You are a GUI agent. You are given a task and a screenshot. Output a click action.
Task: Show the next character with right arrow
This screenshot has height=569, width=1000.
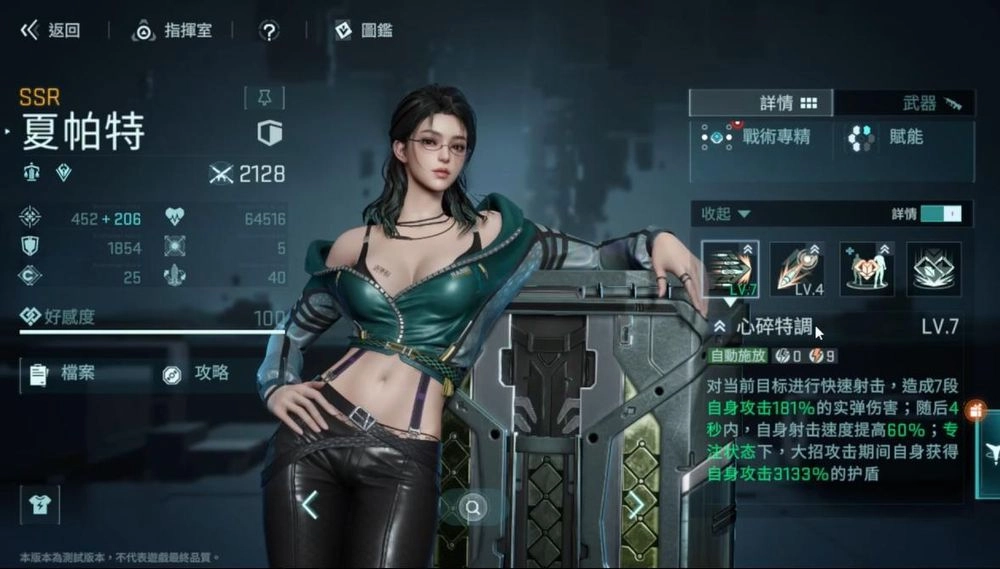coord(636,505)
